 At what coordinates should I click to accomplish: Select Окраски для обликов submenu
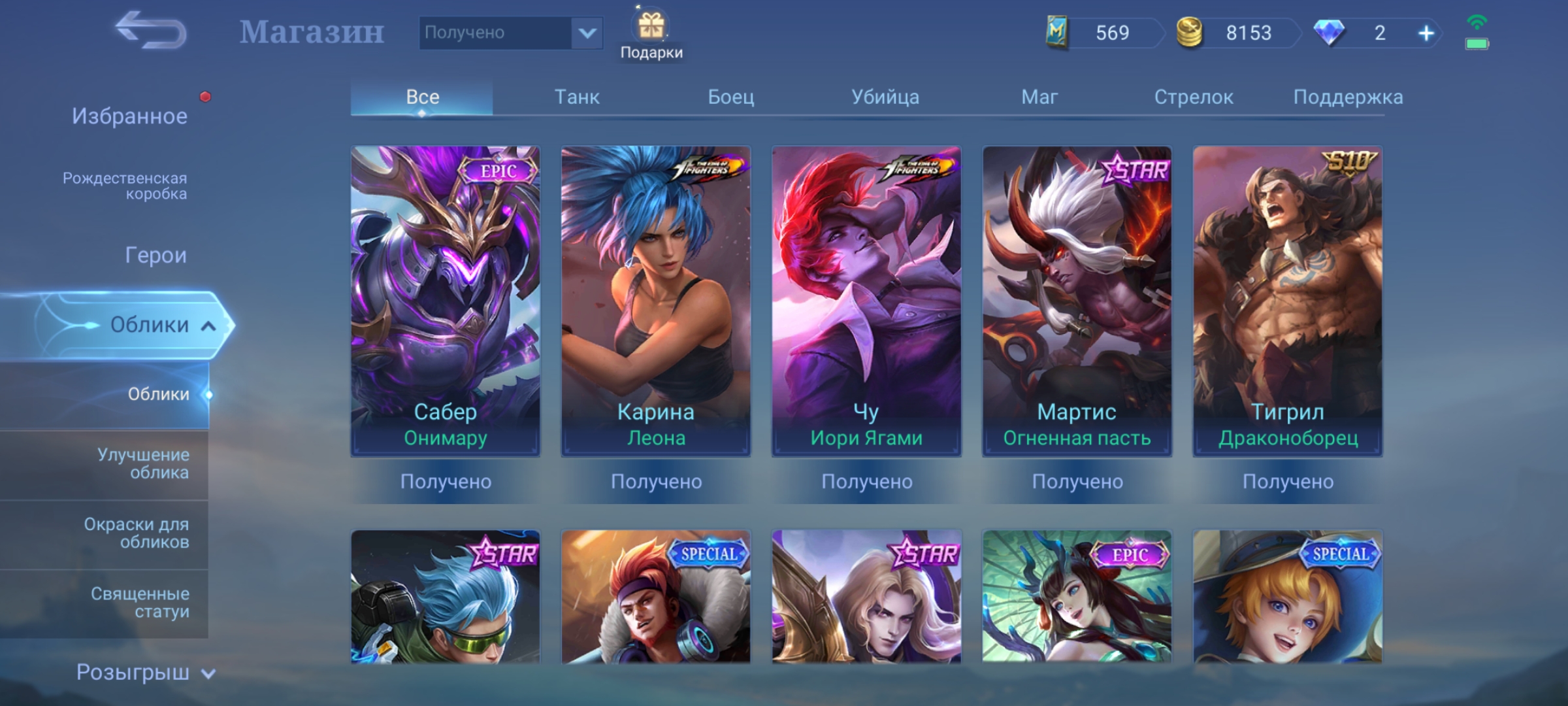pyautogui.click(x=137, y=533)
